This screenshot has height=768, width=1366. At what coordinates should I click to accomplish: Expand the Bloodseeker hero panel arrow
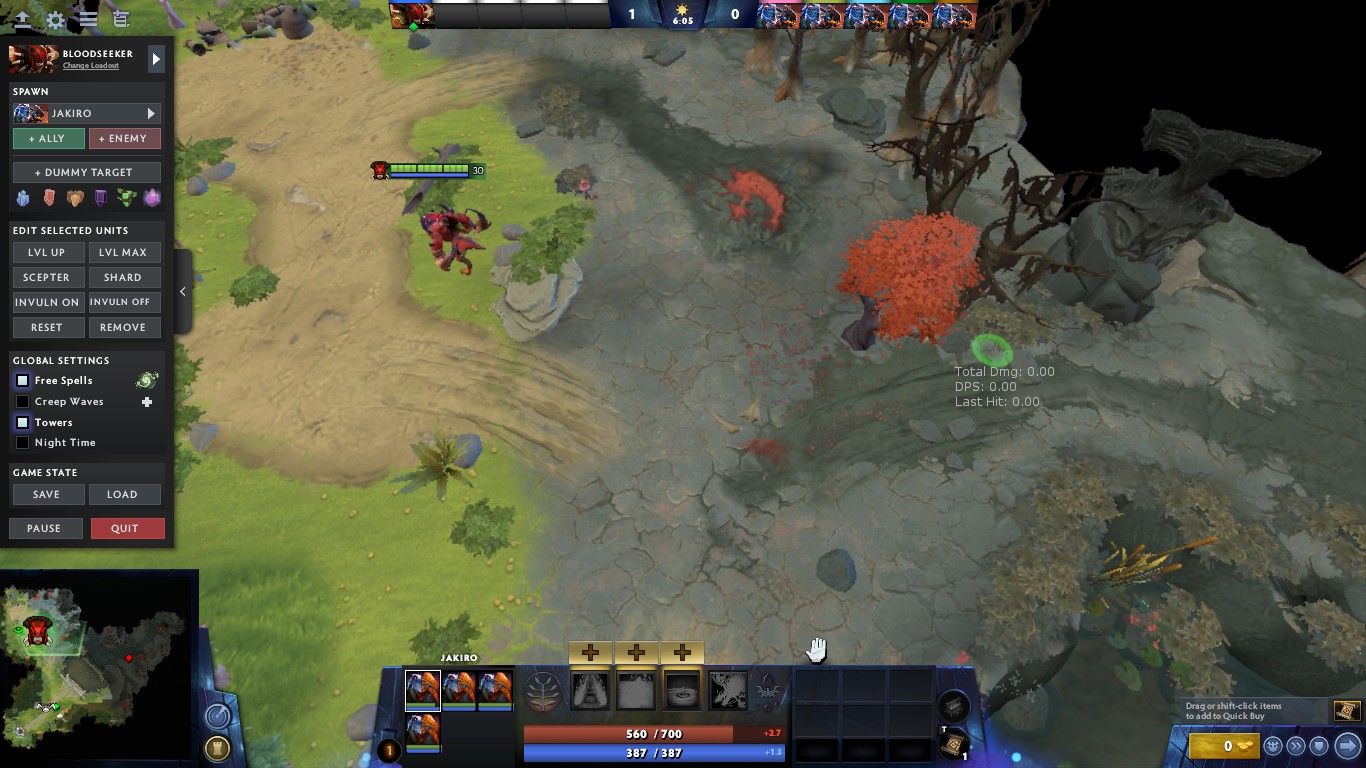tap(156, 58)
